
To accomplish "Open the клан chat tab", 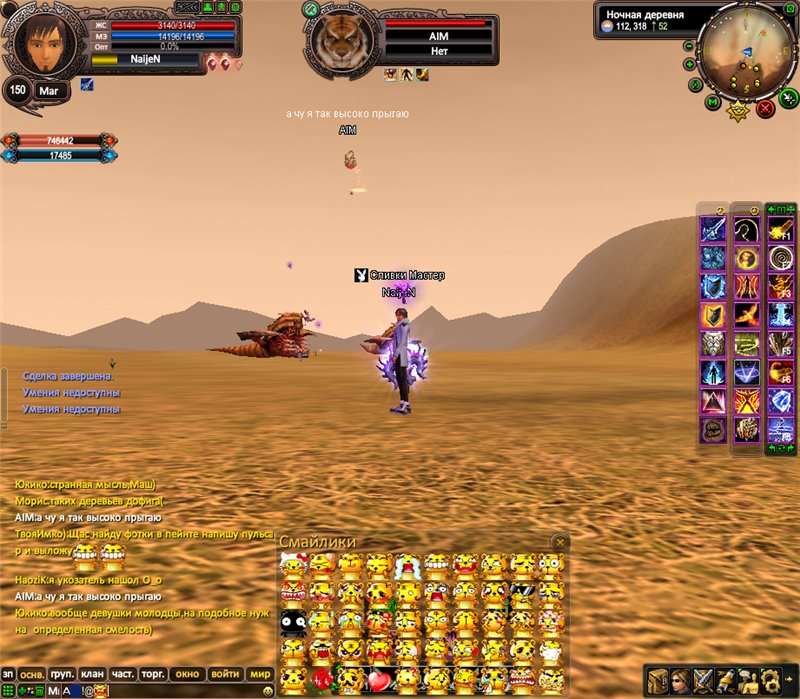I will point(93,674).
